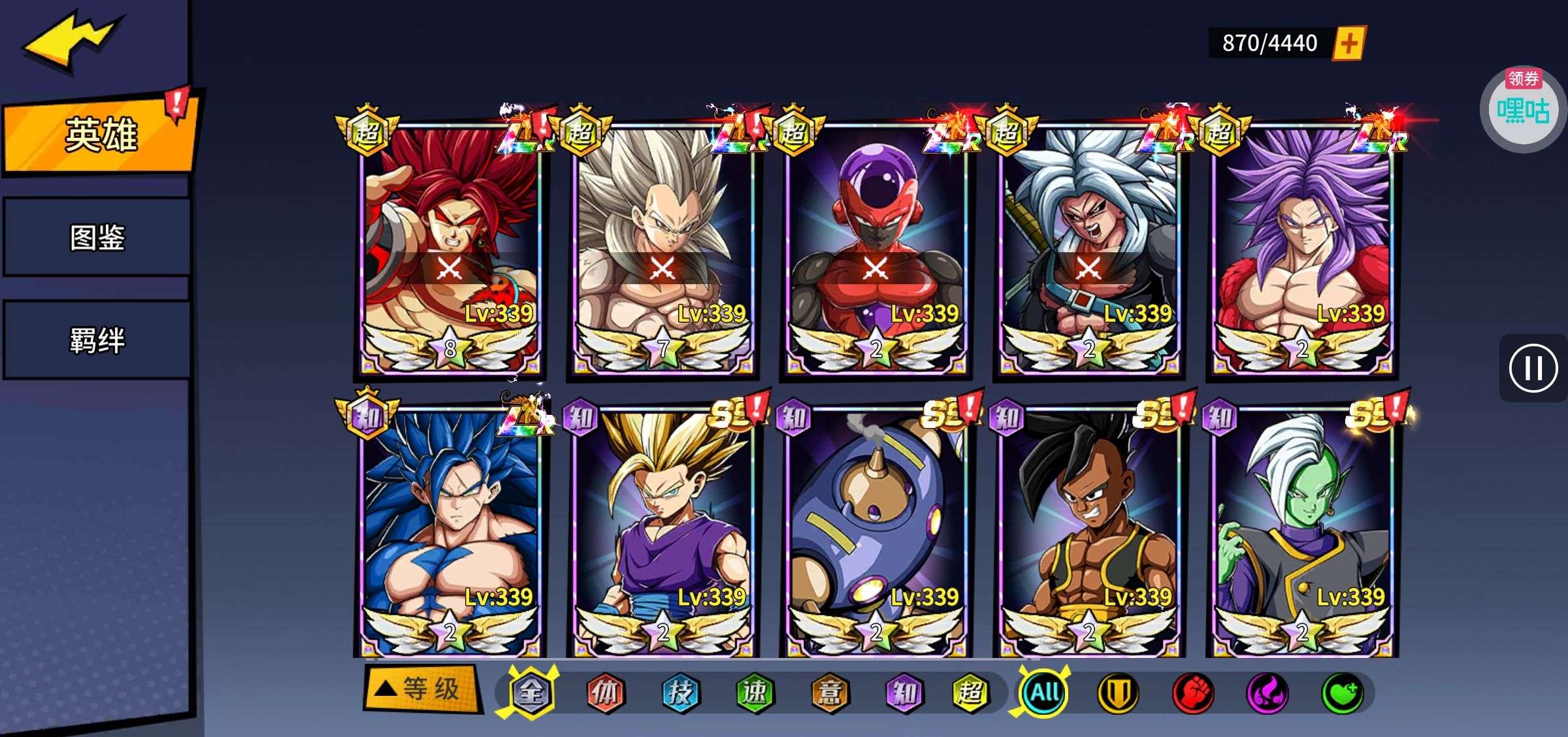The width and height of the screenshot is (1568, 737).
Task: Add capacity with the orange plus button
Action: 1348,43
